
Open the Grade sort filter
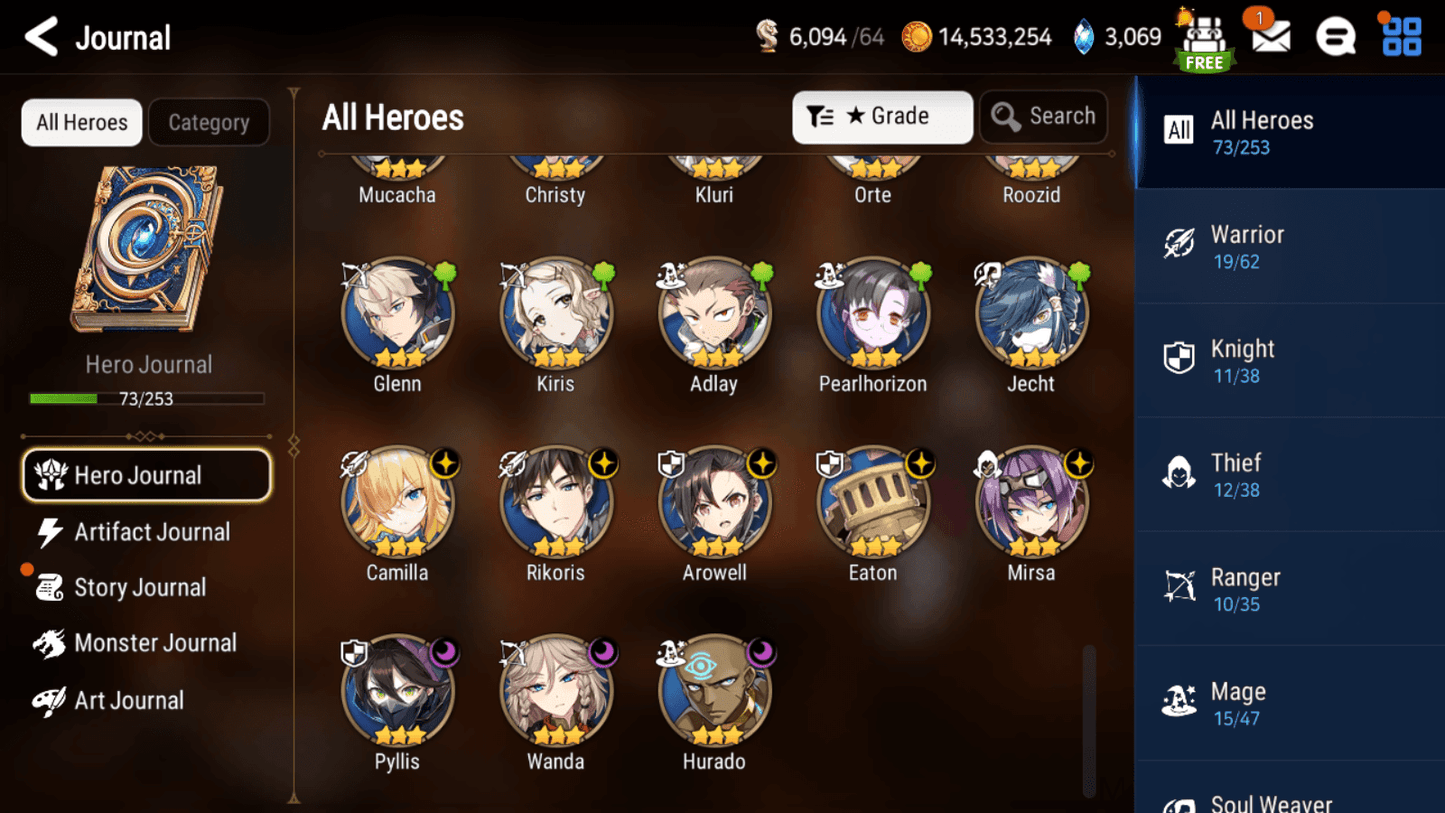pos(882,117)
